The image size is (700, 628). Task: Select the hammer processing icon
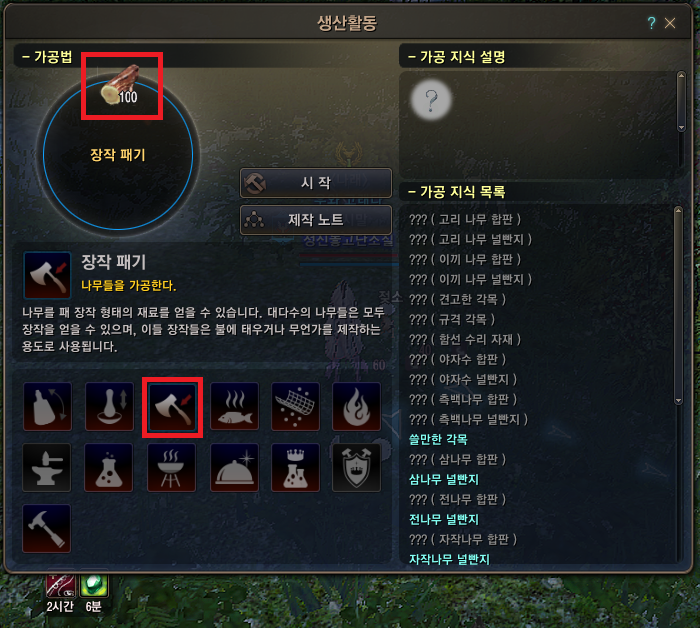click(x=47, y=529)
